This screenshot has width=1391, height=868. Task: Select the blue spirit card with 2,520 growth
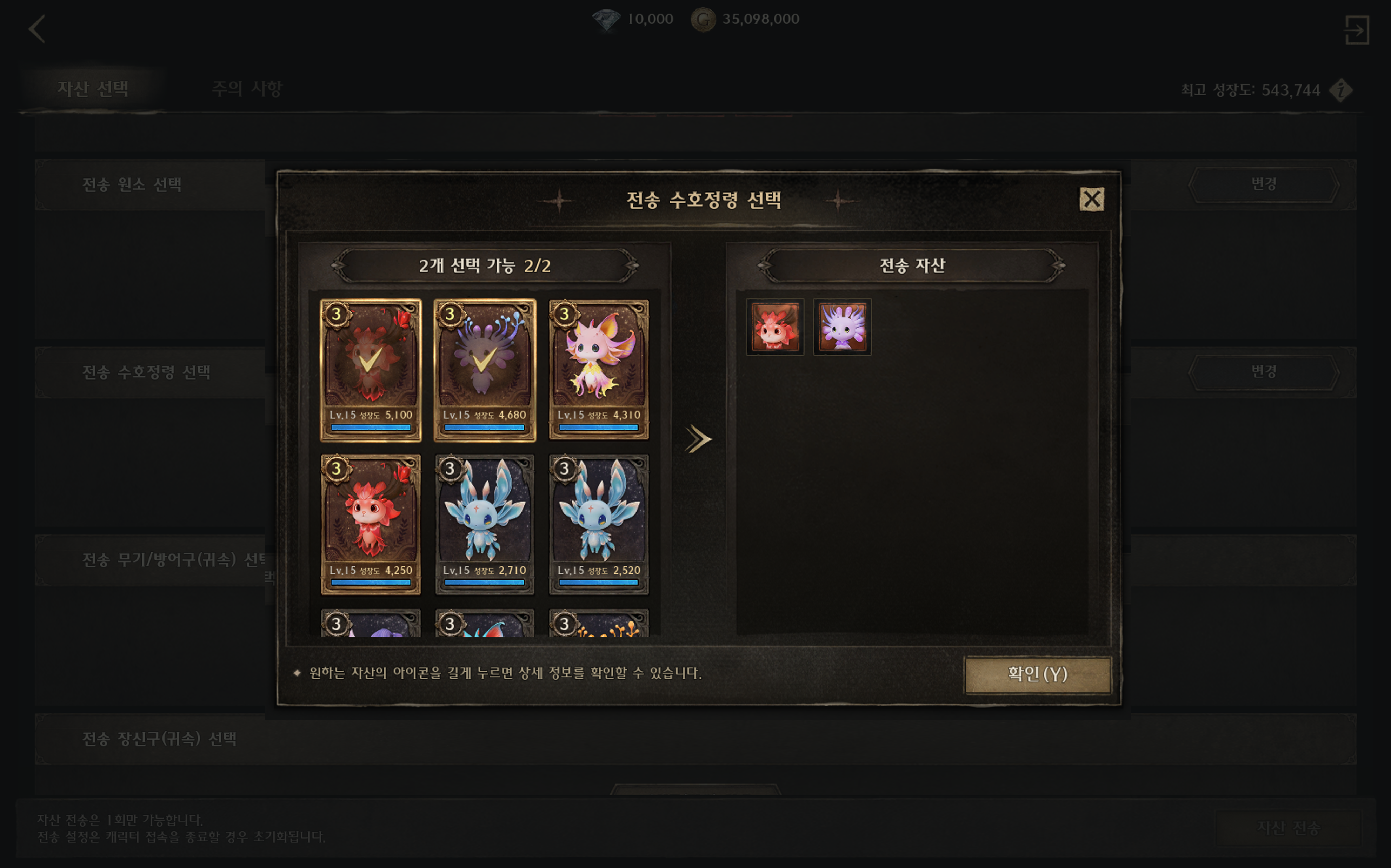pyautogui.click(x=598, y=524)
